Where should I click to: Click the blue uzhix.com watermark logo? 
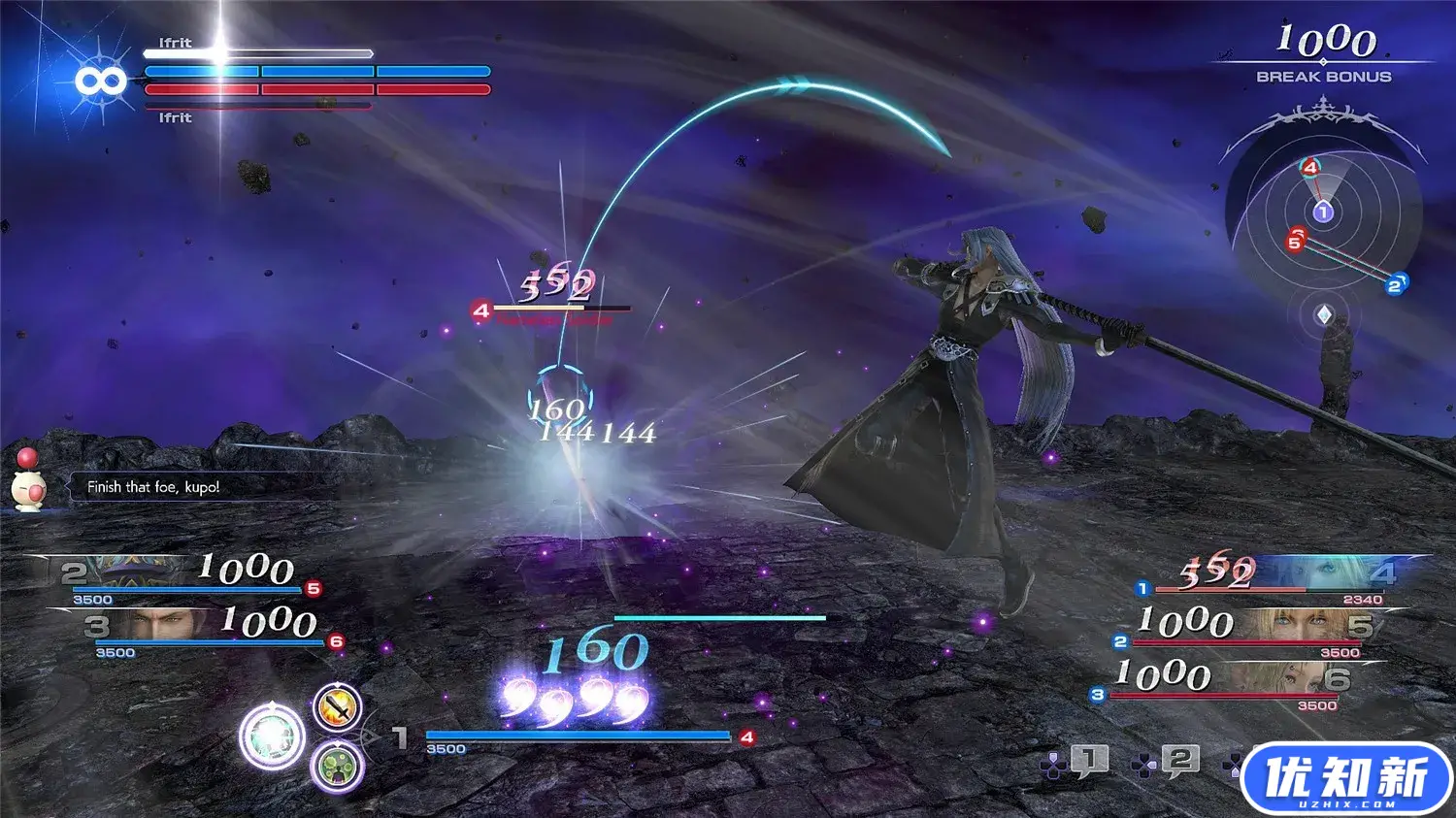click(1345, 779)
